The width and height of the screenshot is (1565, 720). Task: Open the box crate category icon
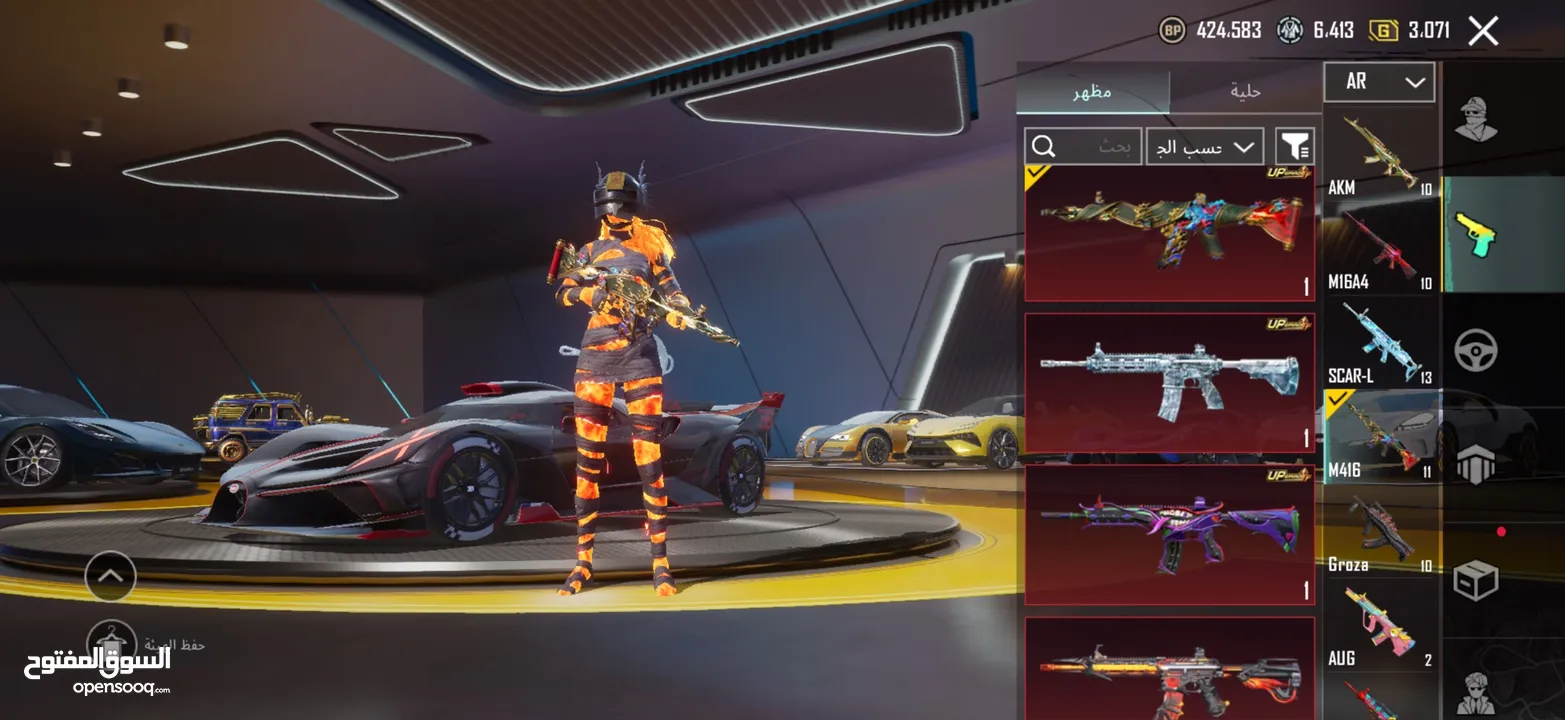1475,580
